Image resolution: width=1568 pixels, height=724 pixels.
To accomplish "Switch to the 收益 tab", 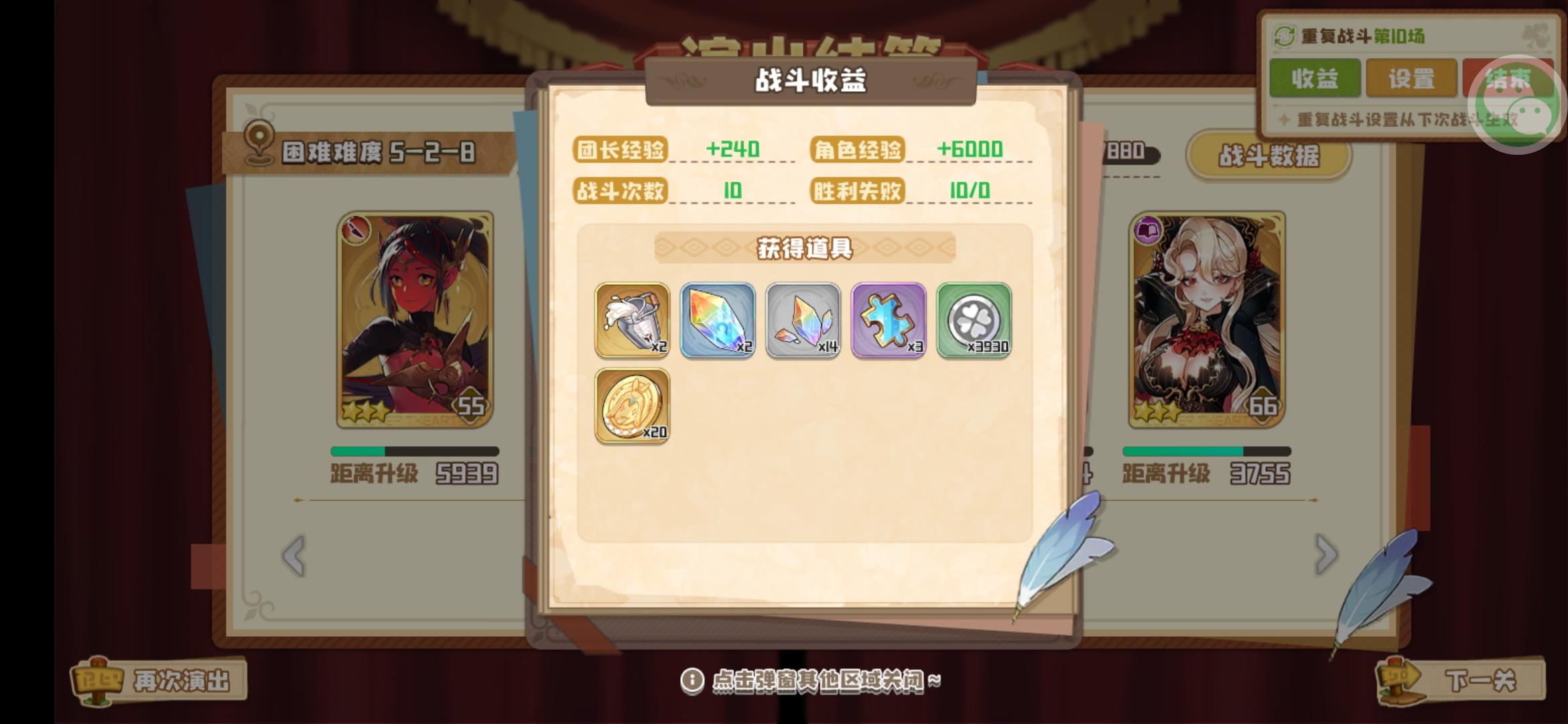I will [x=1315, y=78].
